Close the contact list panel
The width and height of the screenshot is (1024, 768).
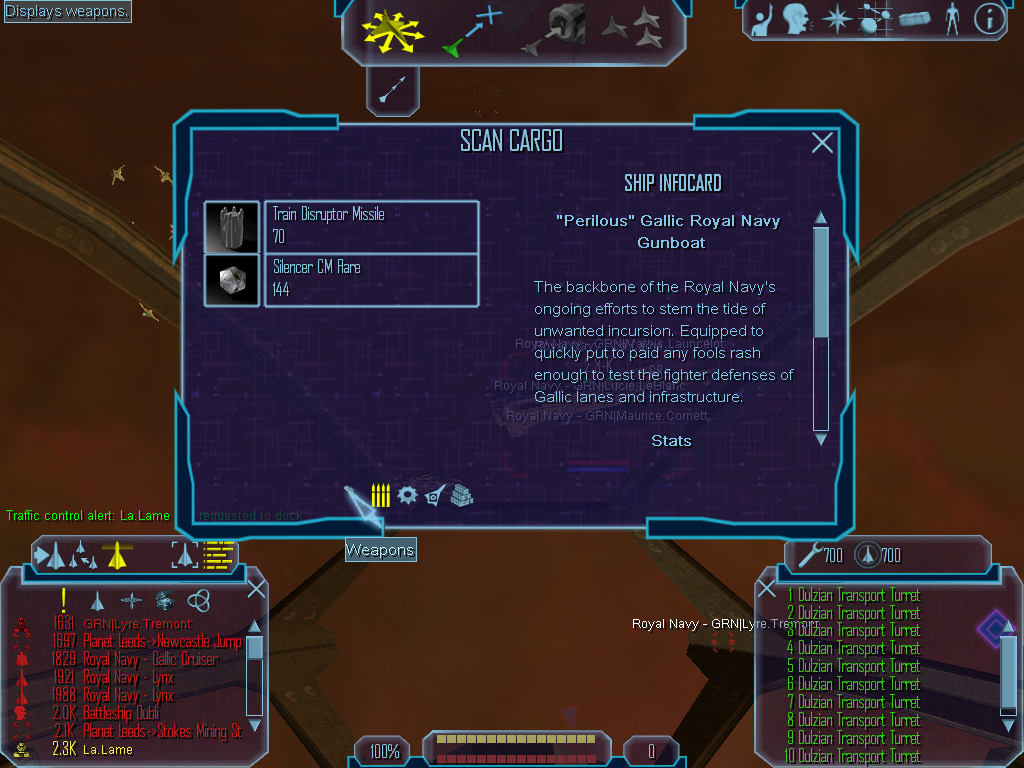click(x=256, y=589)
